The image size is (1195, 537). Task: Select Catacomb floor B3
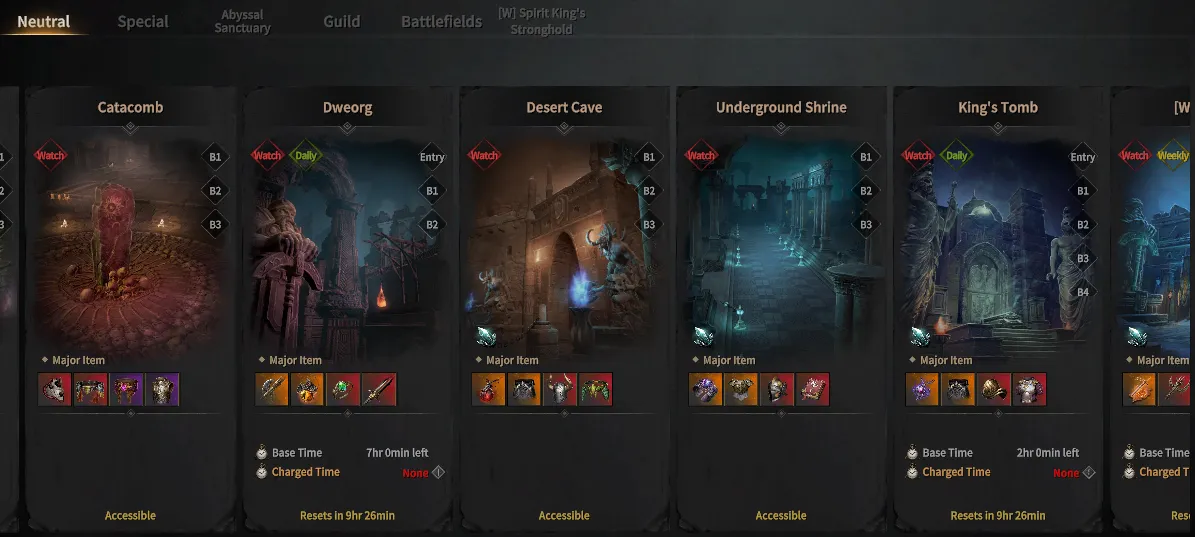tap(215, 225)
